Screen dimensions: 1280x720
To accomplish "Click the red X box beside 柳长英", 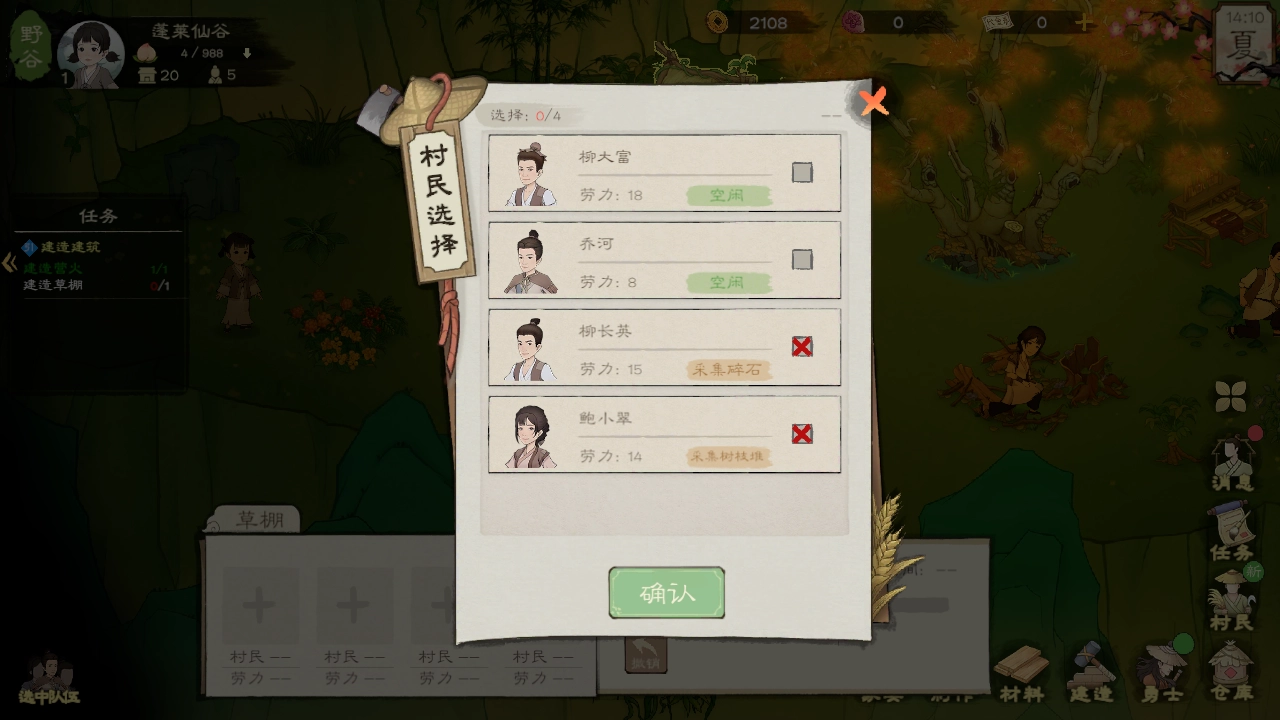I will (x=801, y=346).
